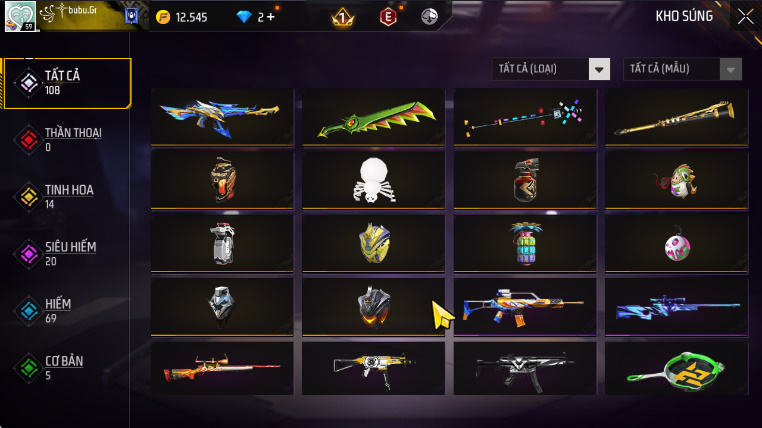Choose the green saw-toothed machete skin
This screenshot has height=428, width=762.
(x=373, y=117)
